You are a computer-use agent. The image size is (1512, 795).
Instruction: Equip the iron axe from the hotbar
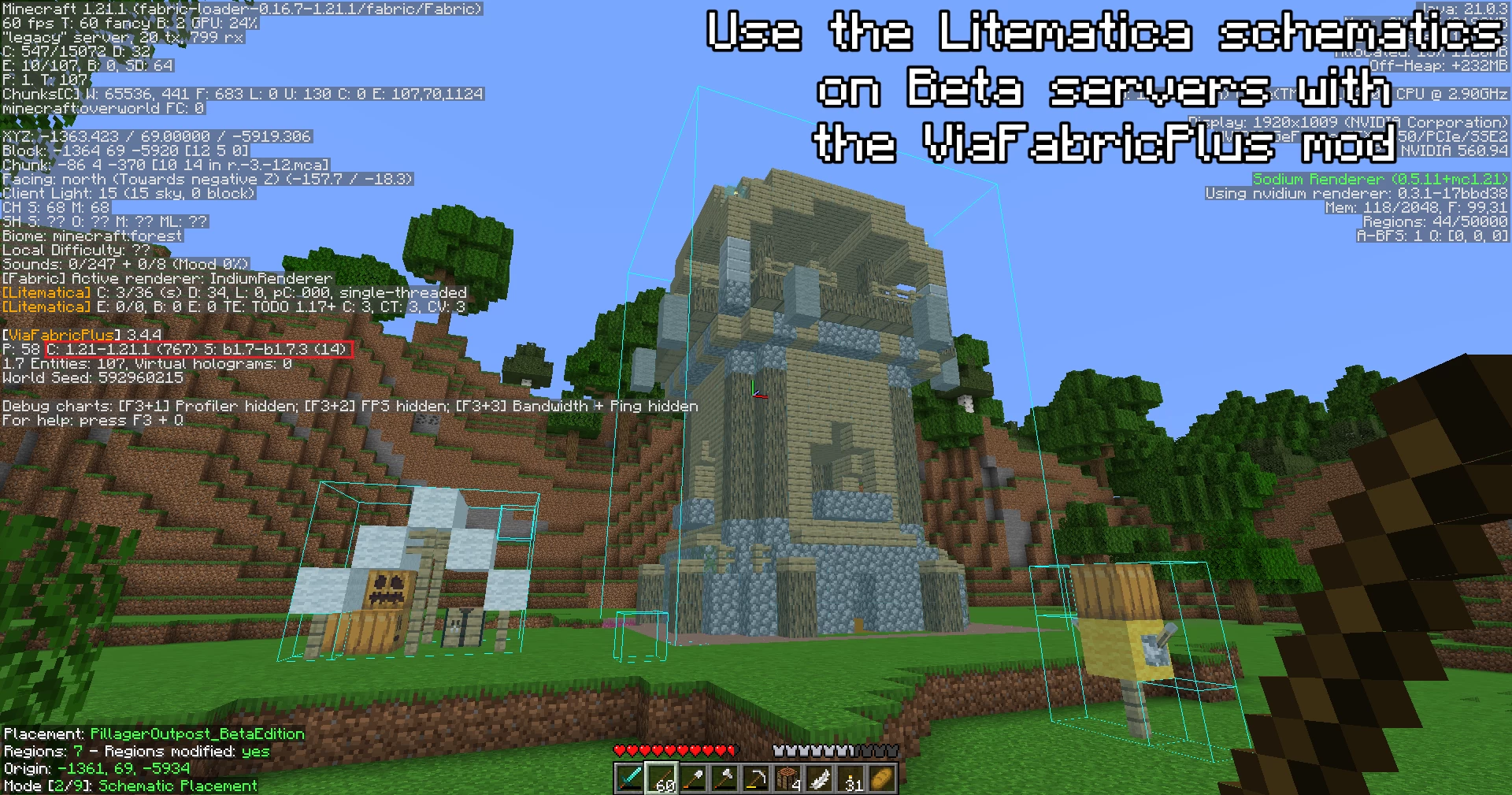click(x=724, y=778)
